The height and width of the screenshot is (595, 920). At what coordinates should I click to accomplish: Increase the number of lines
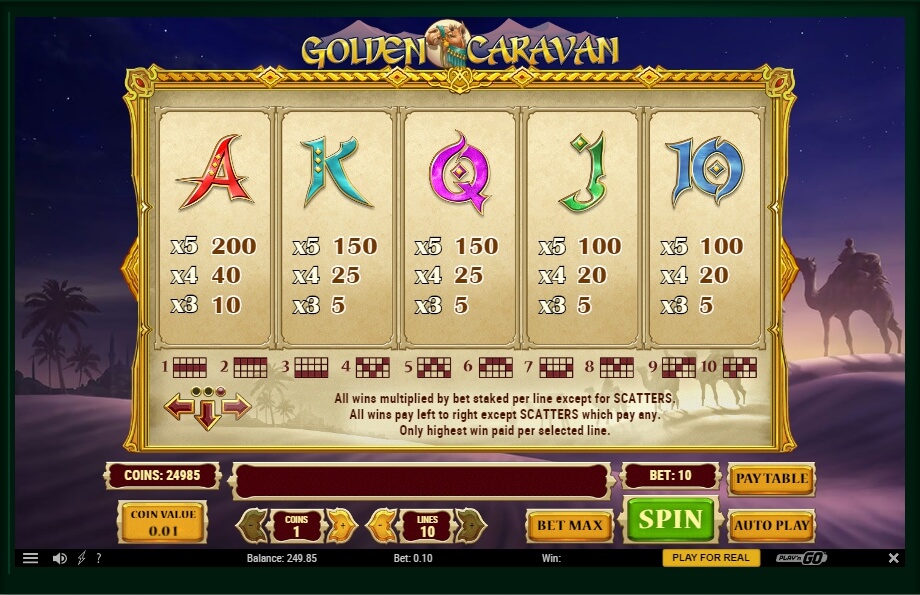pos(470,525)
